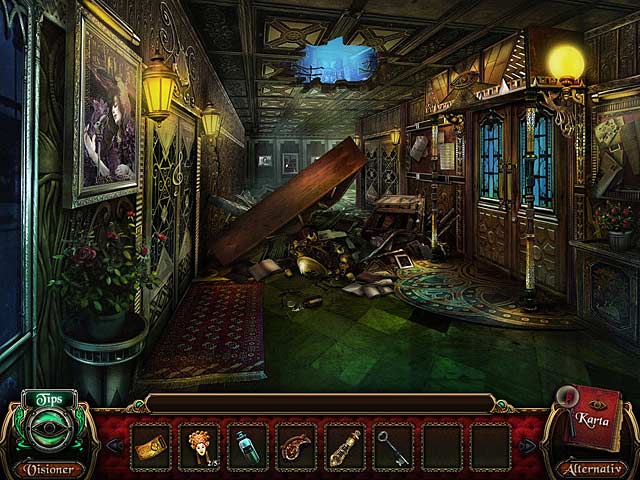Select the teal bottle inventory slot

pos(247,446)
